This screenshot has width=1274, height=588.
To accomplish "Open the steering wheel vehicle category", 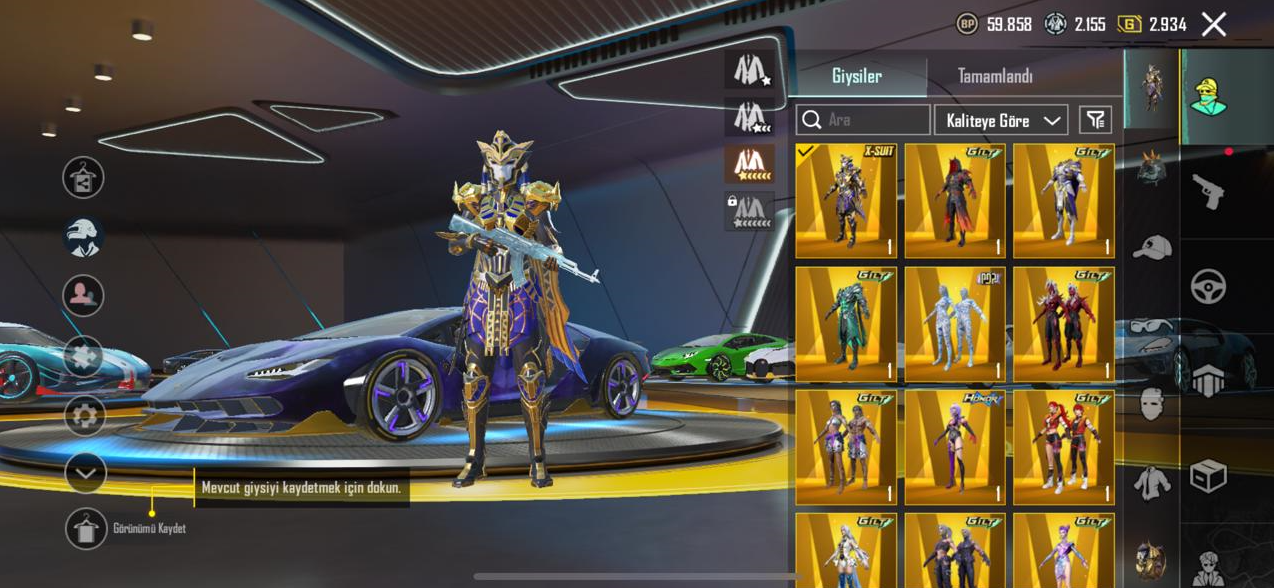I will (1208, 287).
